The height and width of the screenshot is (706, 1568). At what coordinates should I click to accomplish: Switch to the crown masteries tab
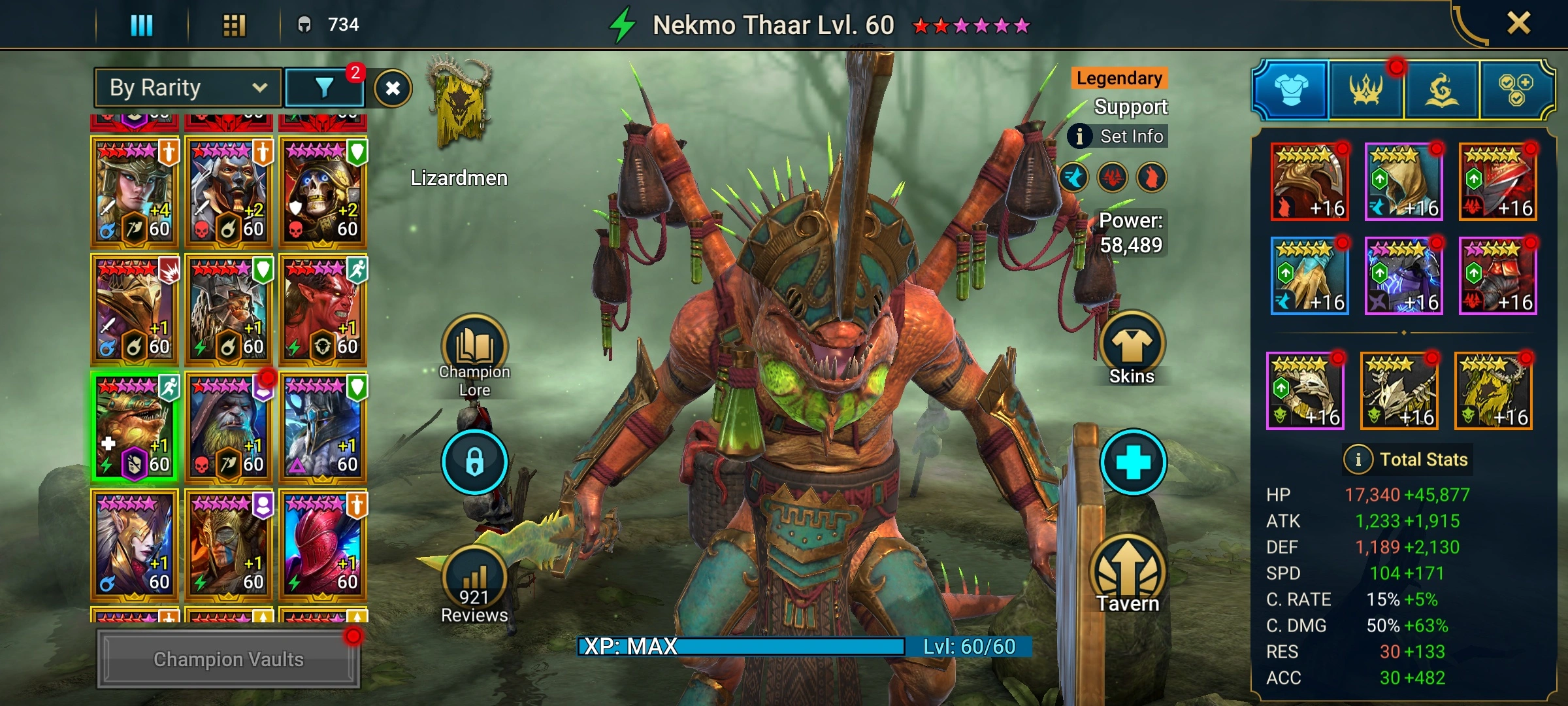[1365, 90]
